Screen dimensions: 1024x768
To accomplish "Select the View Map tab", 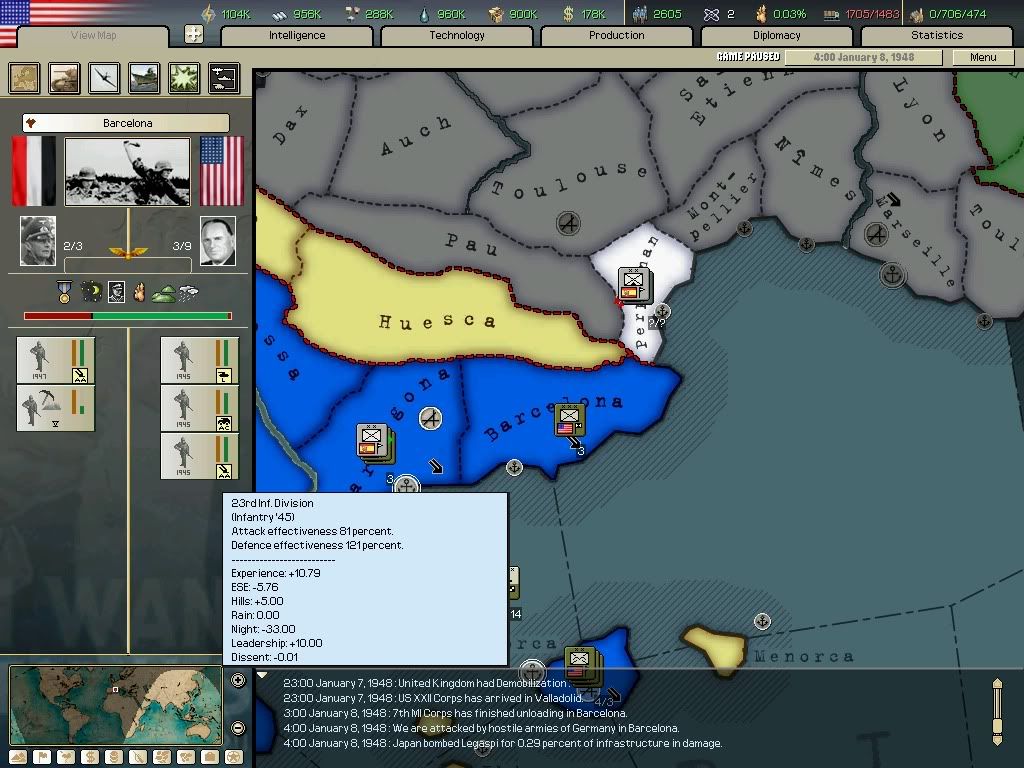I will tap(94, 36).
